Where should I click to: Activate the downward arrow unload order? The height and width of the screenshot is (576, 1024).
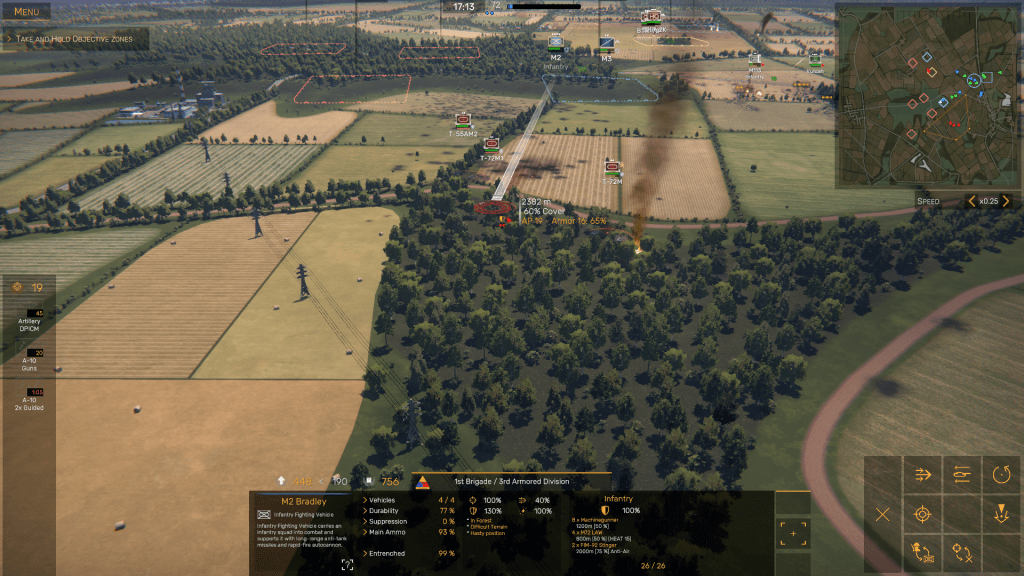point(1001,515)
